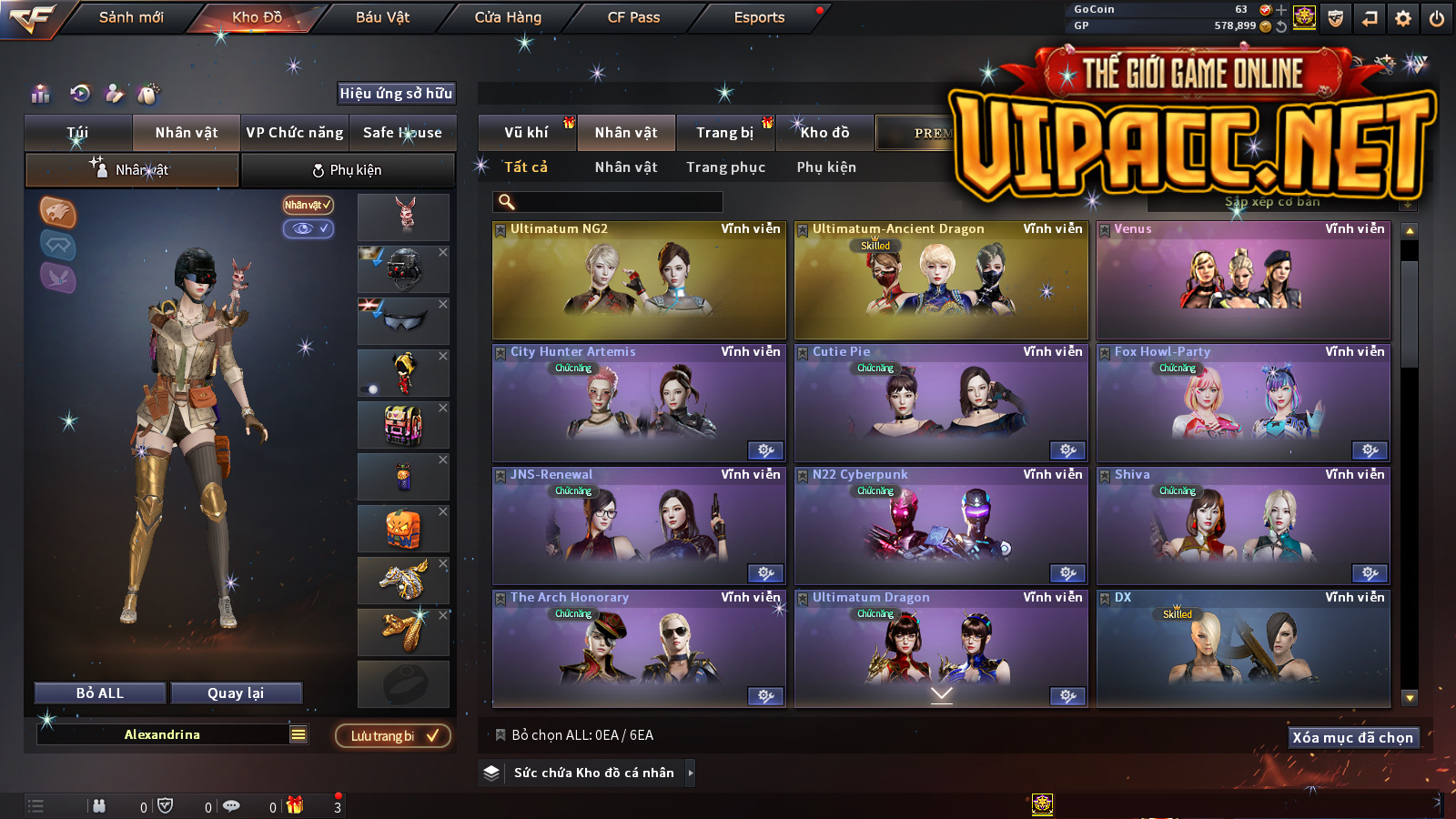Open the Sảnh mới lobby menu
Screen dimensions: 1456x819
[131, 17]
